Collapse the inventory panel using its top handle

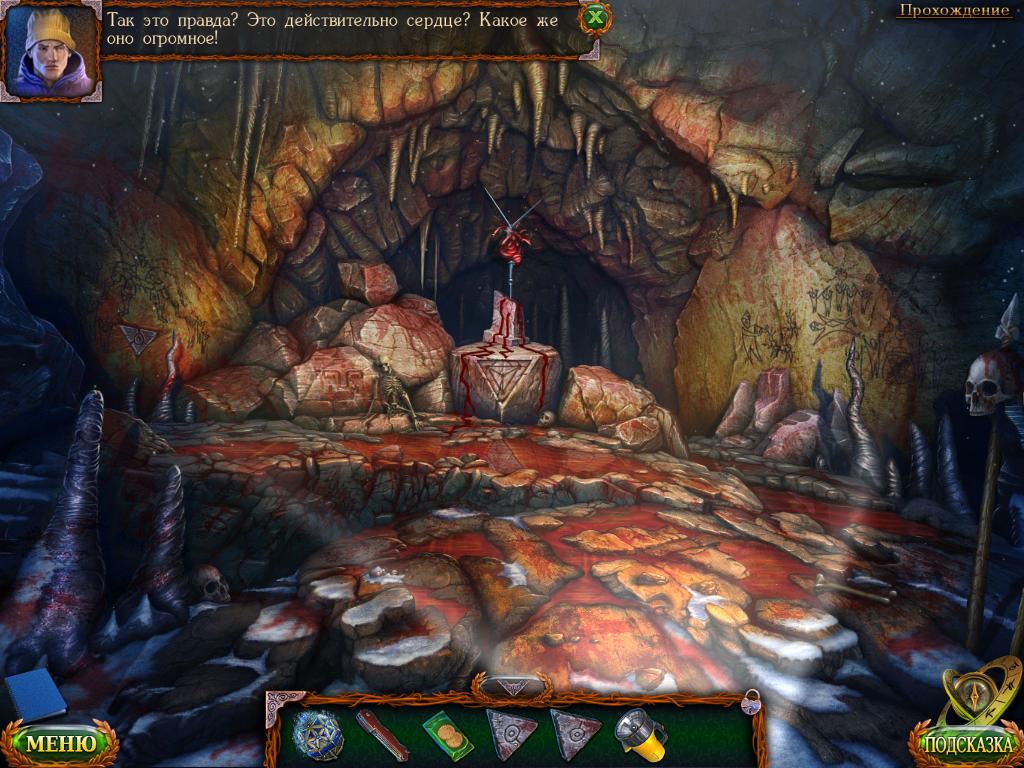pyautogui.click(x=512, y=686)
